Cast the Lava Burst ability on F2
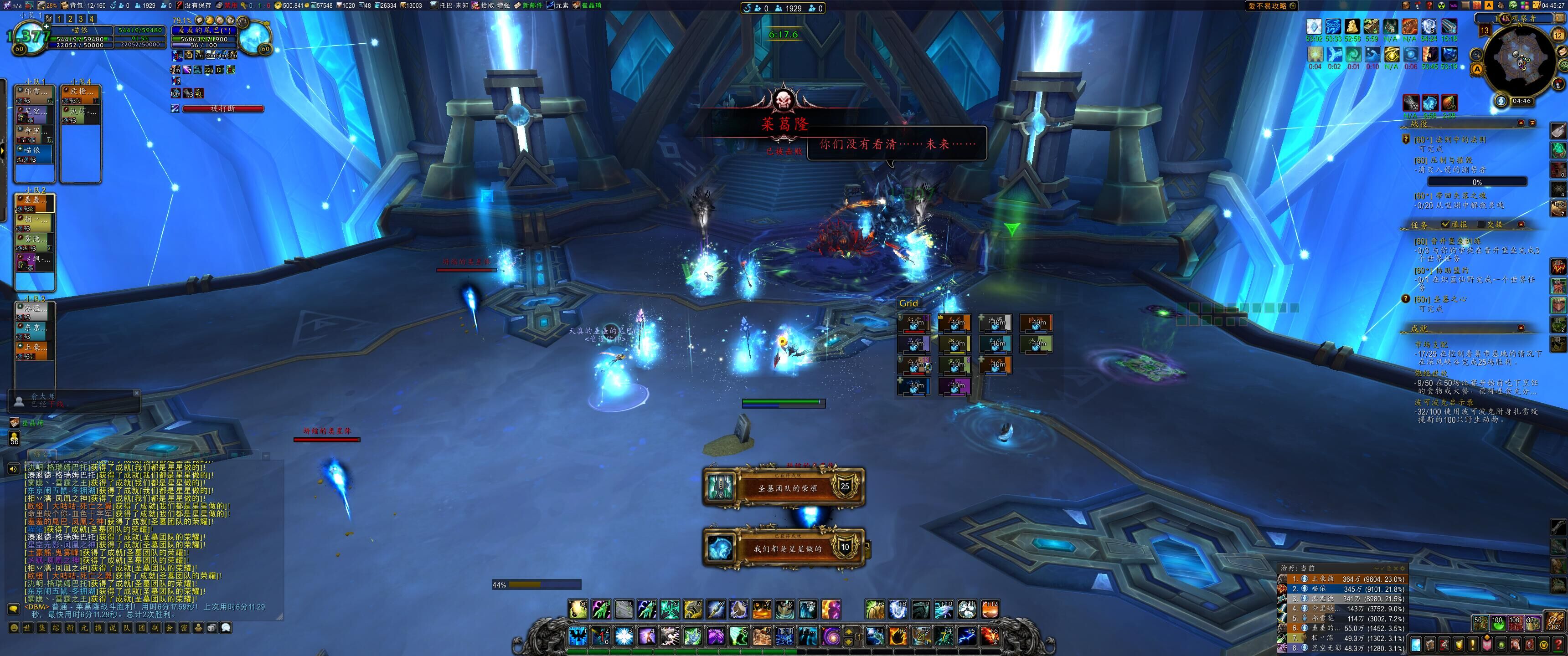 click(898, 636)
